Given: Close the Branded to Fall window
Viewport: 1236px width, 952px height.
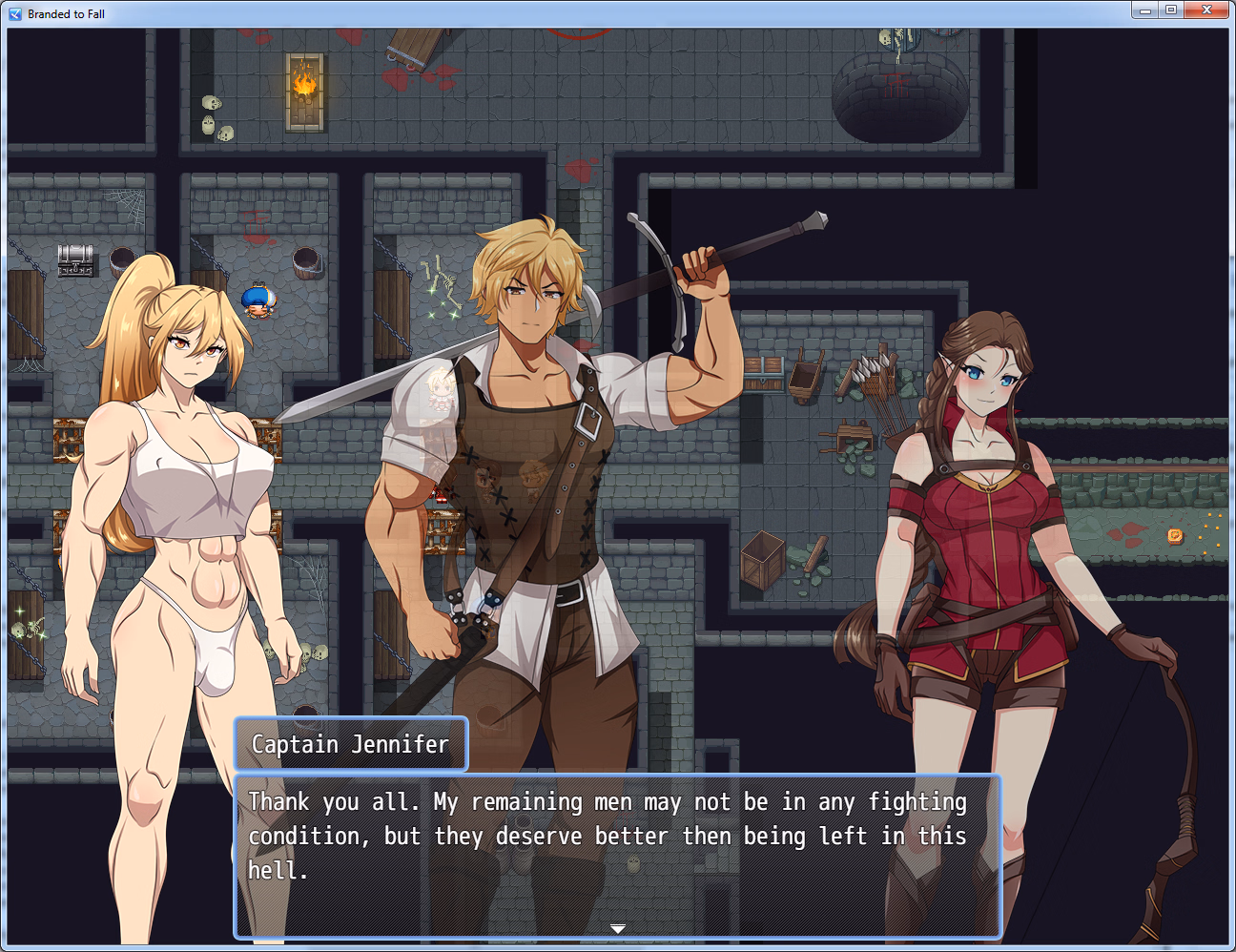Looking at the screenshot, I should point(1206,10).
